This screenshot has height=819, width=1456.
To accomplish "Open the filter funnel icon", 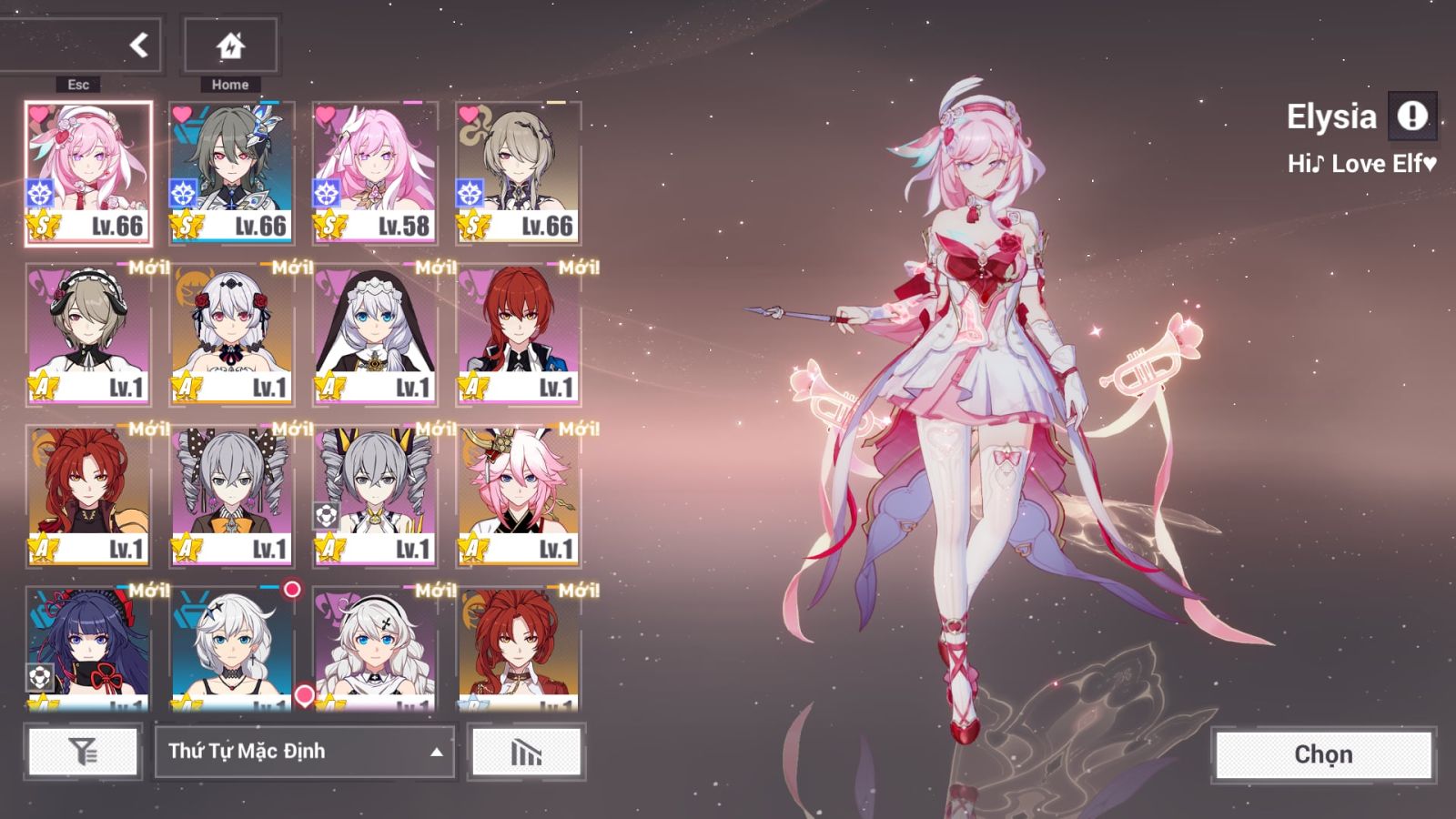I will pos(83,752).
